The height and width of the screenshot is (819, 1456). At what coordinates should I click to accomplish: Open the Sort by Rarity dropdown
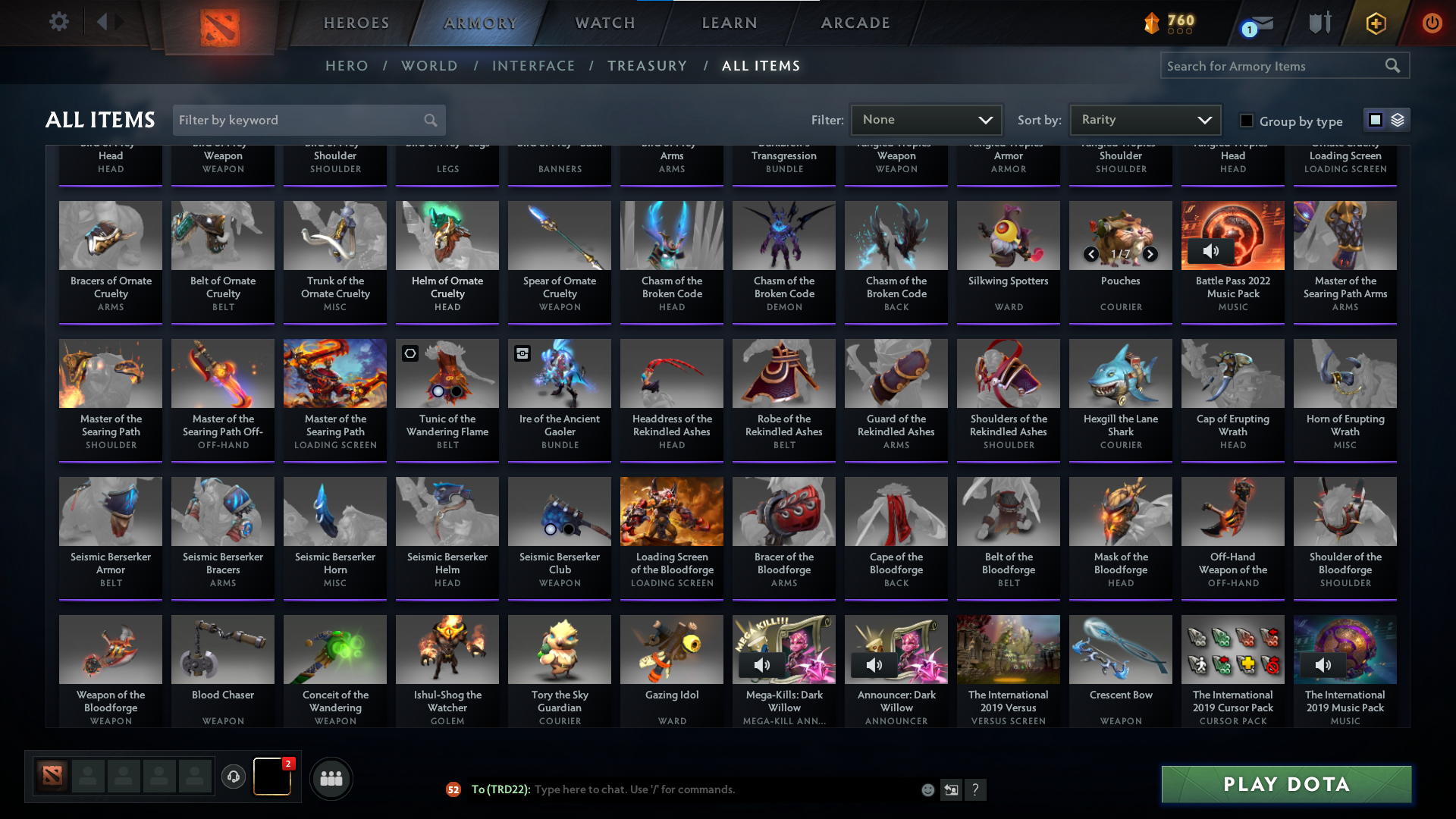[1144, 119]
